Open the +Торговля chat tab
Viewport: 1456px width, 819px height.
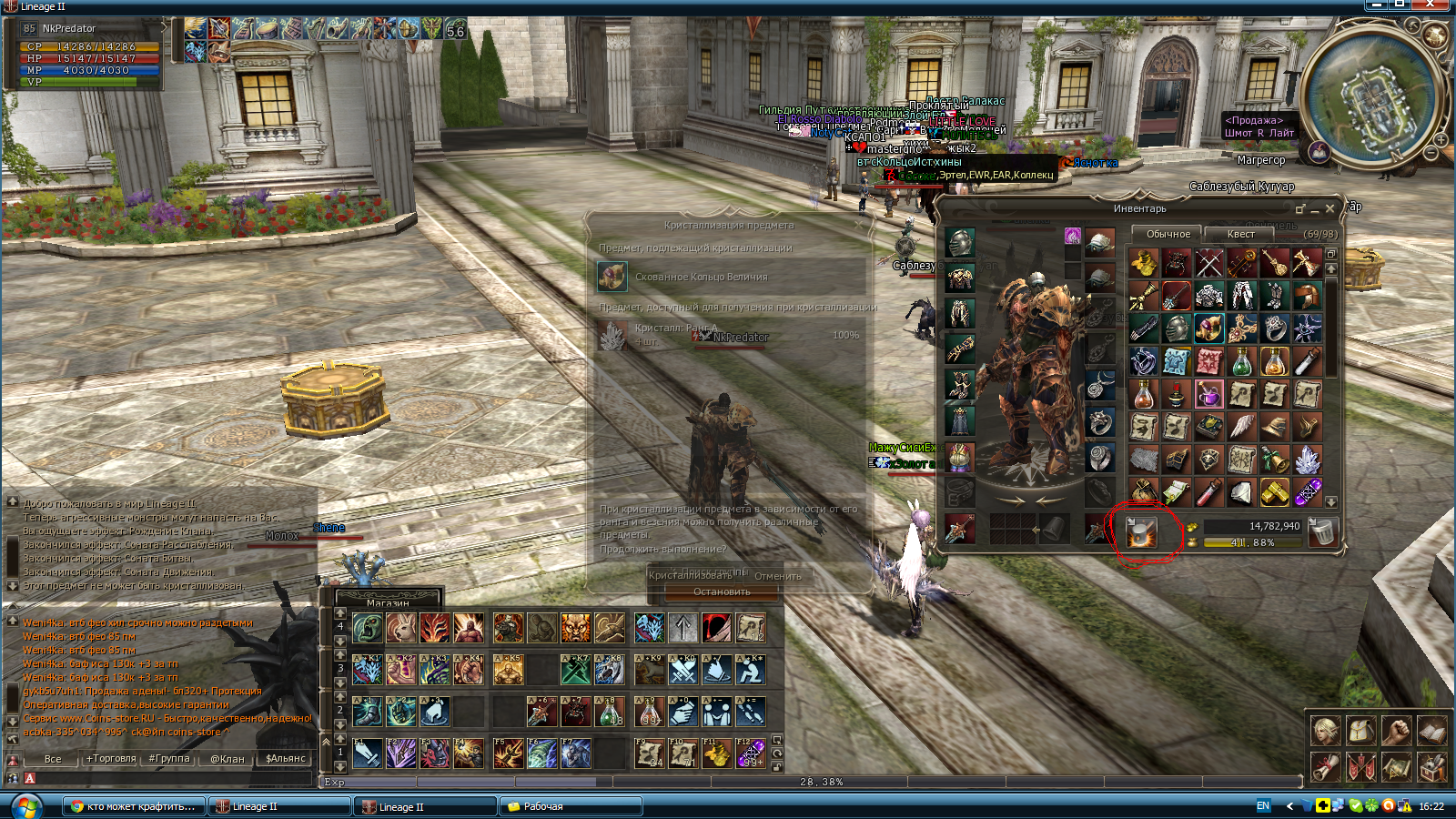click(x=111, y=758)
